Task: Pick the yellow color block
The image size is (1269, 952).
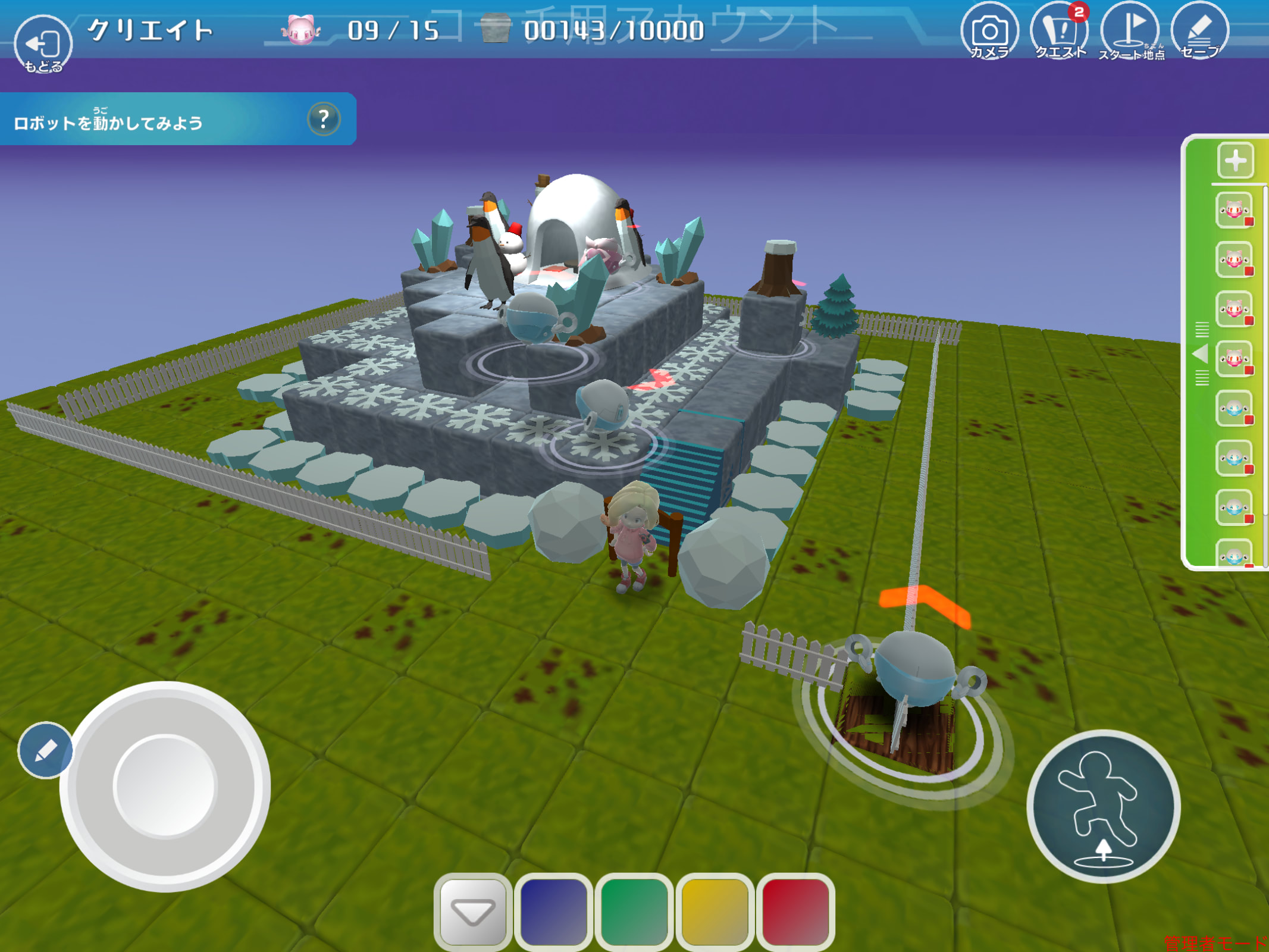Action: coord(715,910)
